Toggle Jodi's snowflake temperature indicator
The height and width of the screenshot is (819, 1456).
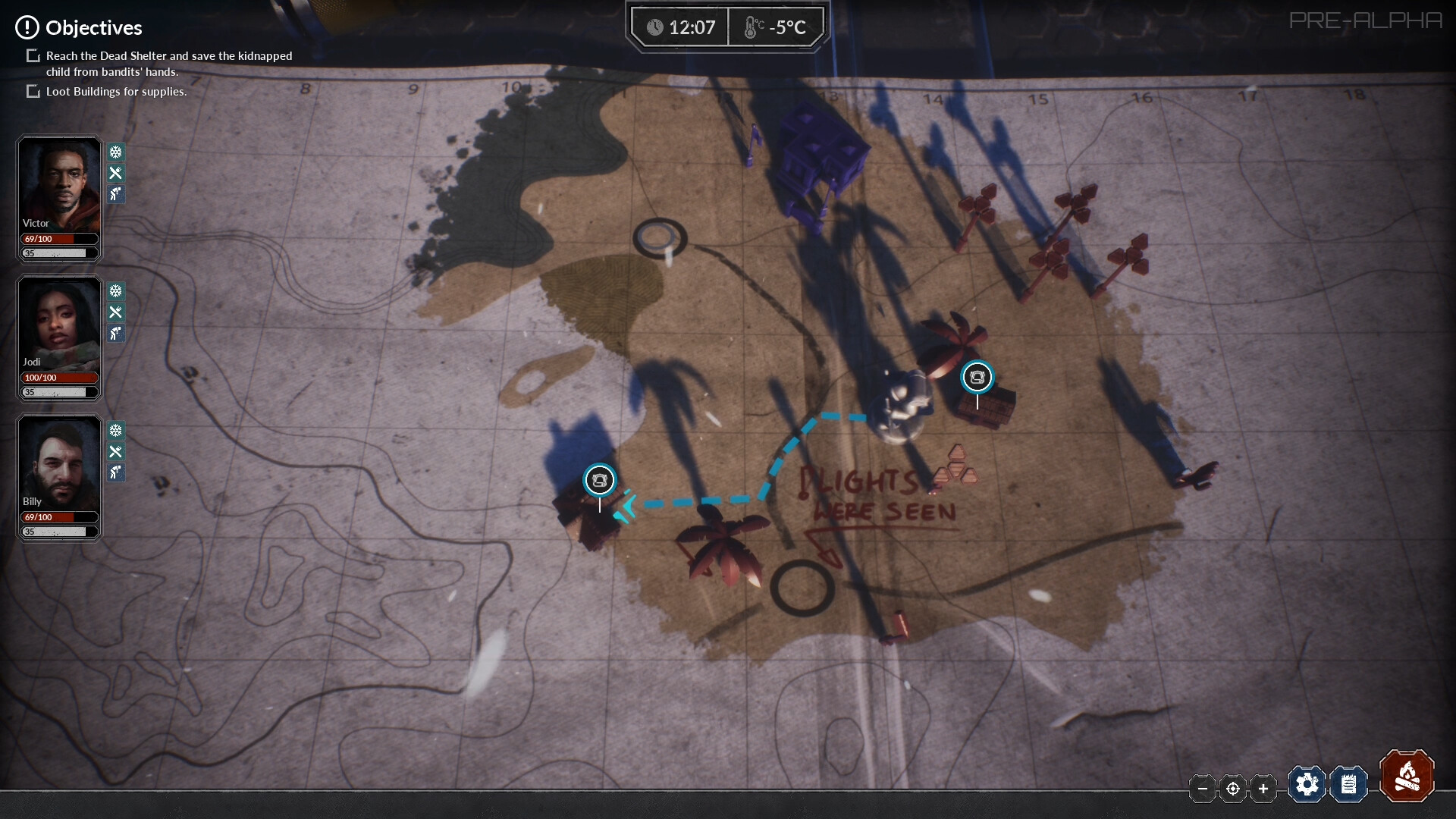click(115, 290)
